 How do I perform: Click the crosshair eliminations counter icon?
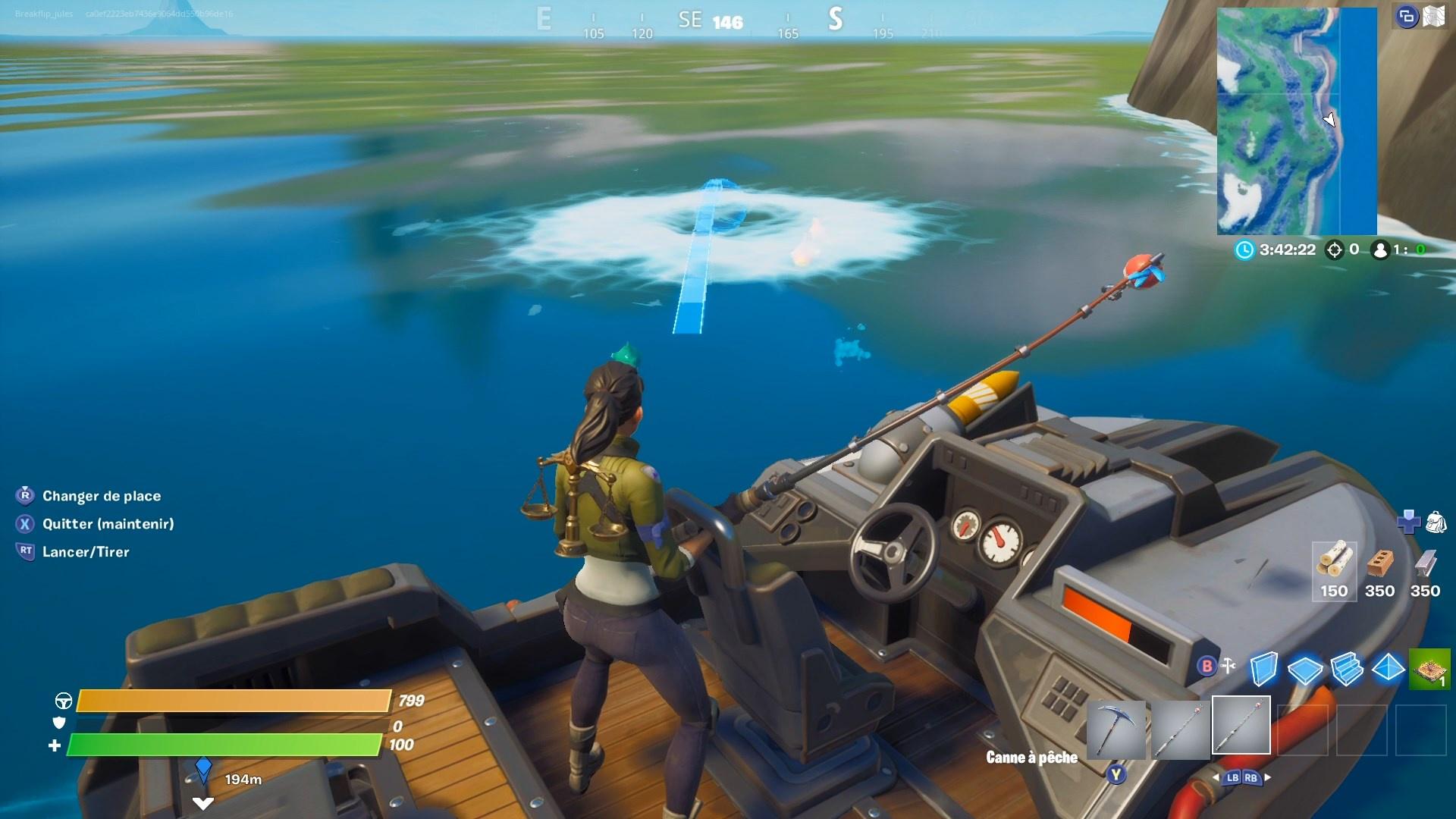(1333, 249)
